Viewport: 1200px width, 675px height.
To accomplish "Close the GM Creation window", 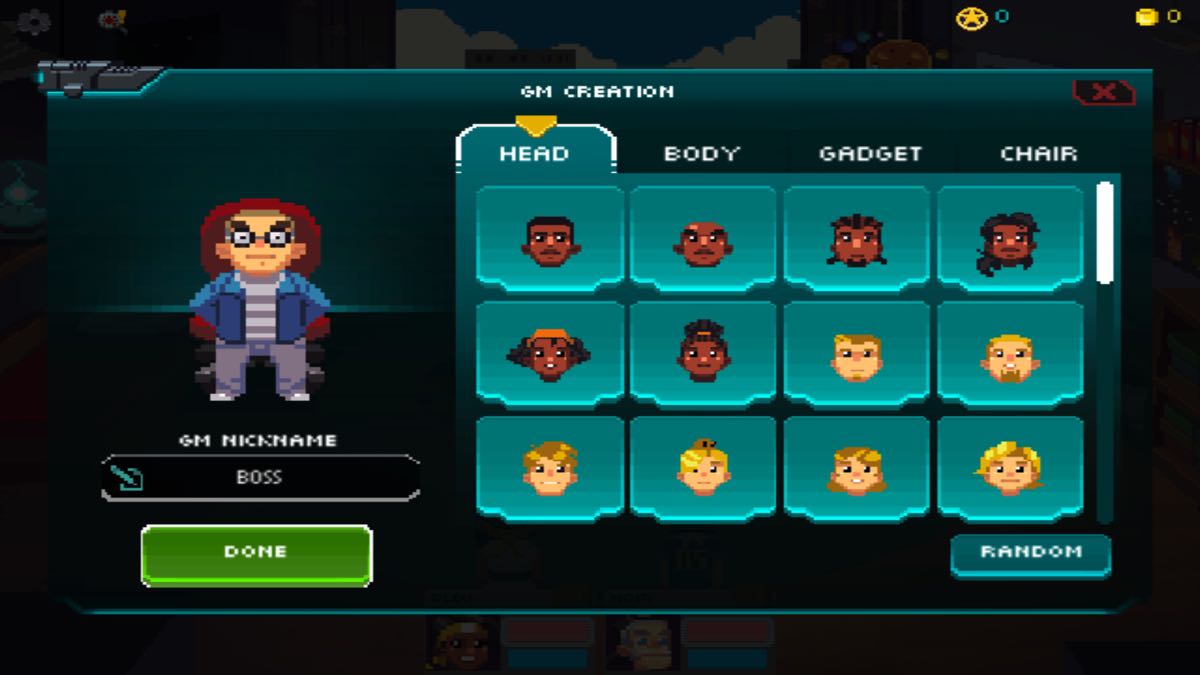I will pos(1103,93).
